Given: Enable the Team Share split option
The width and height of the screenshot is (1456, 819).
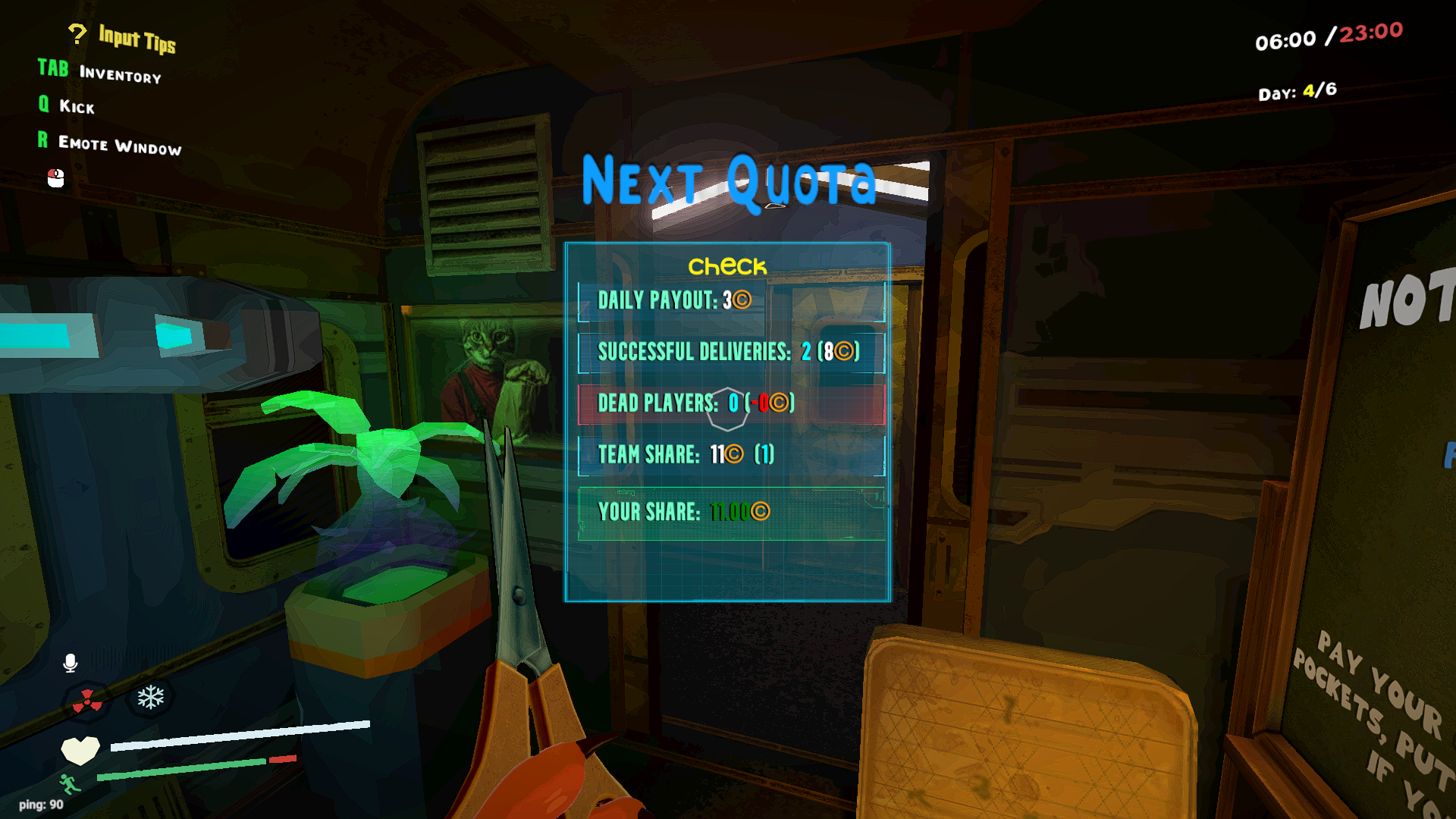Looking at the screenshot, I should 732,454.
